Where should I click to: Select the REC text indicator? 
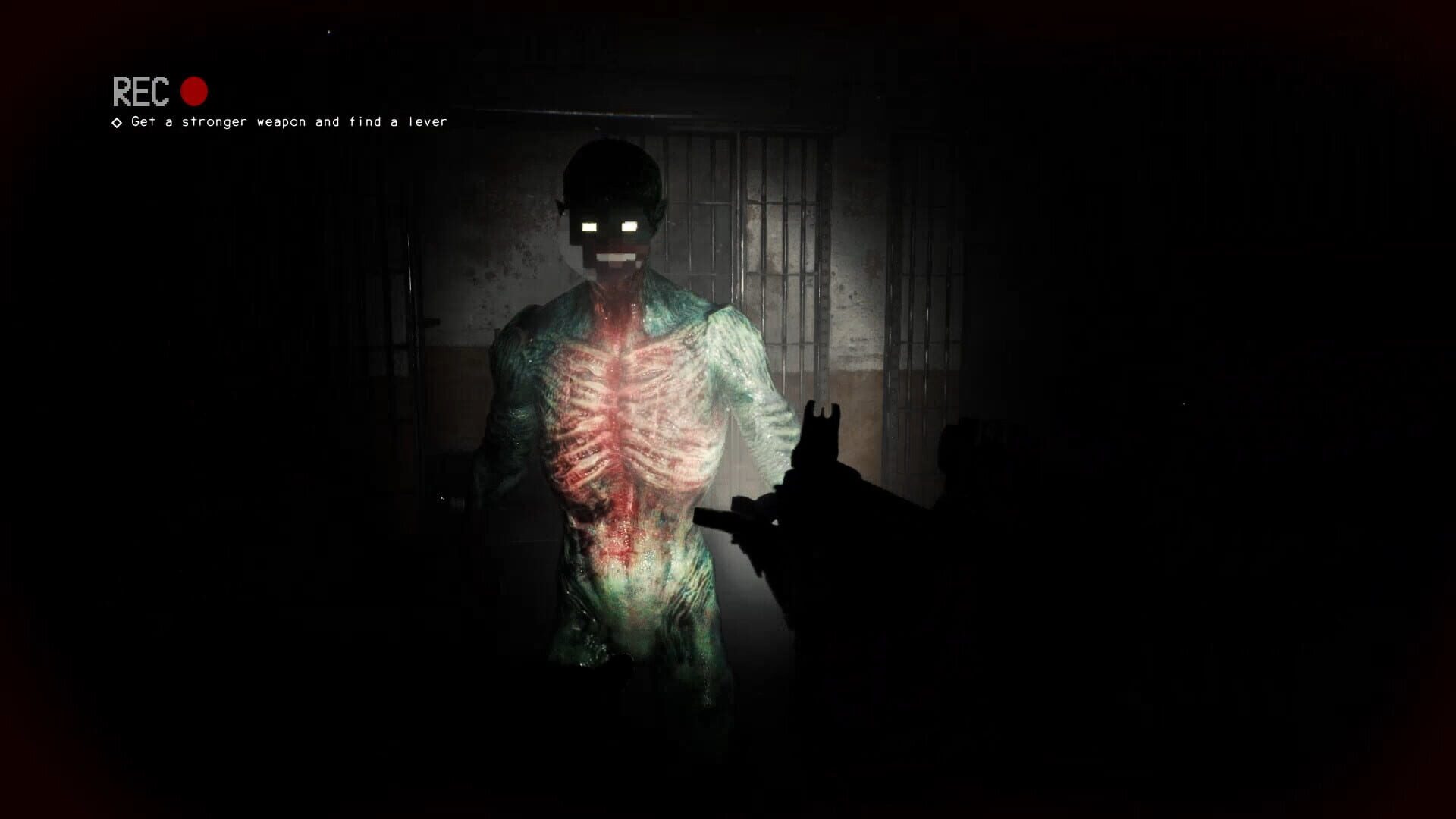140,93
